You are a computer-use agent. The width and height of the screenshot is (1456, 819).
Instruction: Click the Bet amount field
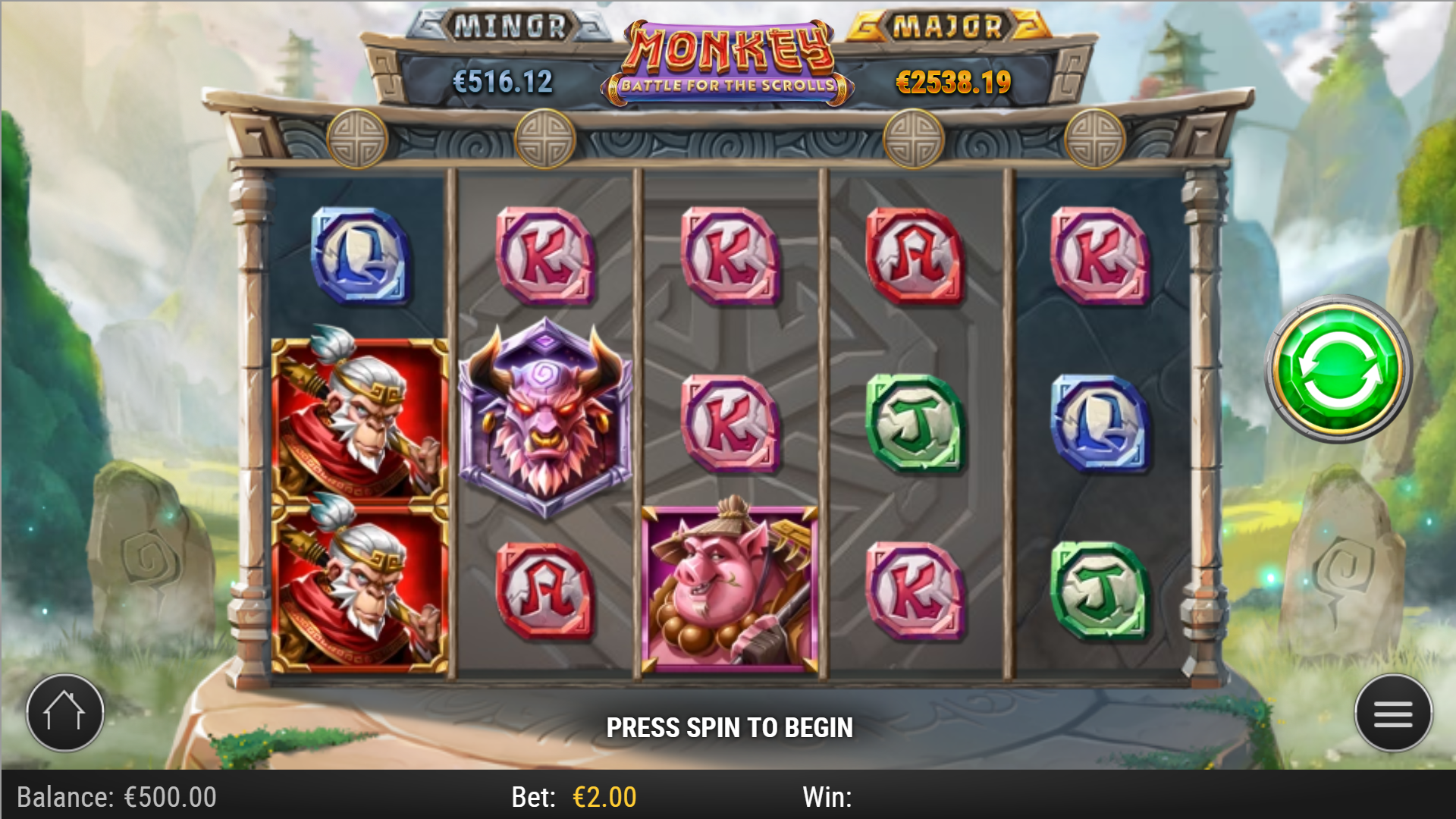[x=603, y=797]
